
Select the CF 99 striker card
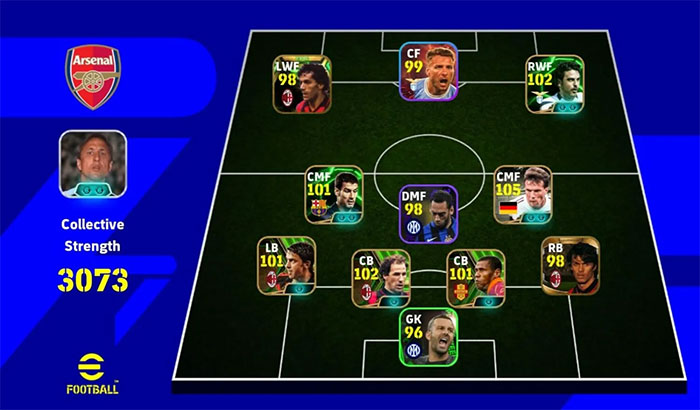(x=428, y=73)
